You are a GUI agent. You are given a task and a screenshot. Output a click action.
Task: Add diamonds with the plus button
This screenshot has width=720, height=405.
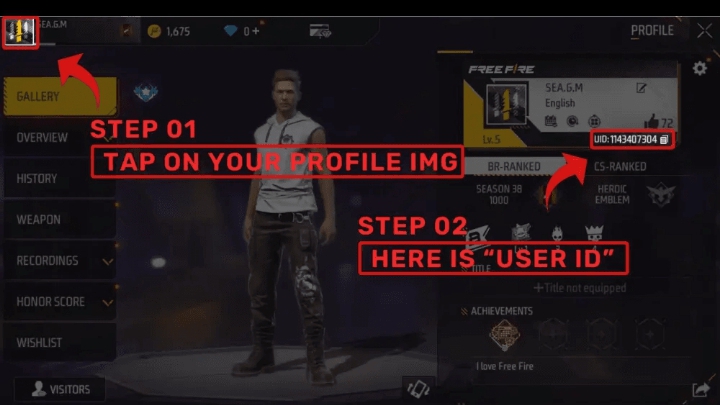258,31
